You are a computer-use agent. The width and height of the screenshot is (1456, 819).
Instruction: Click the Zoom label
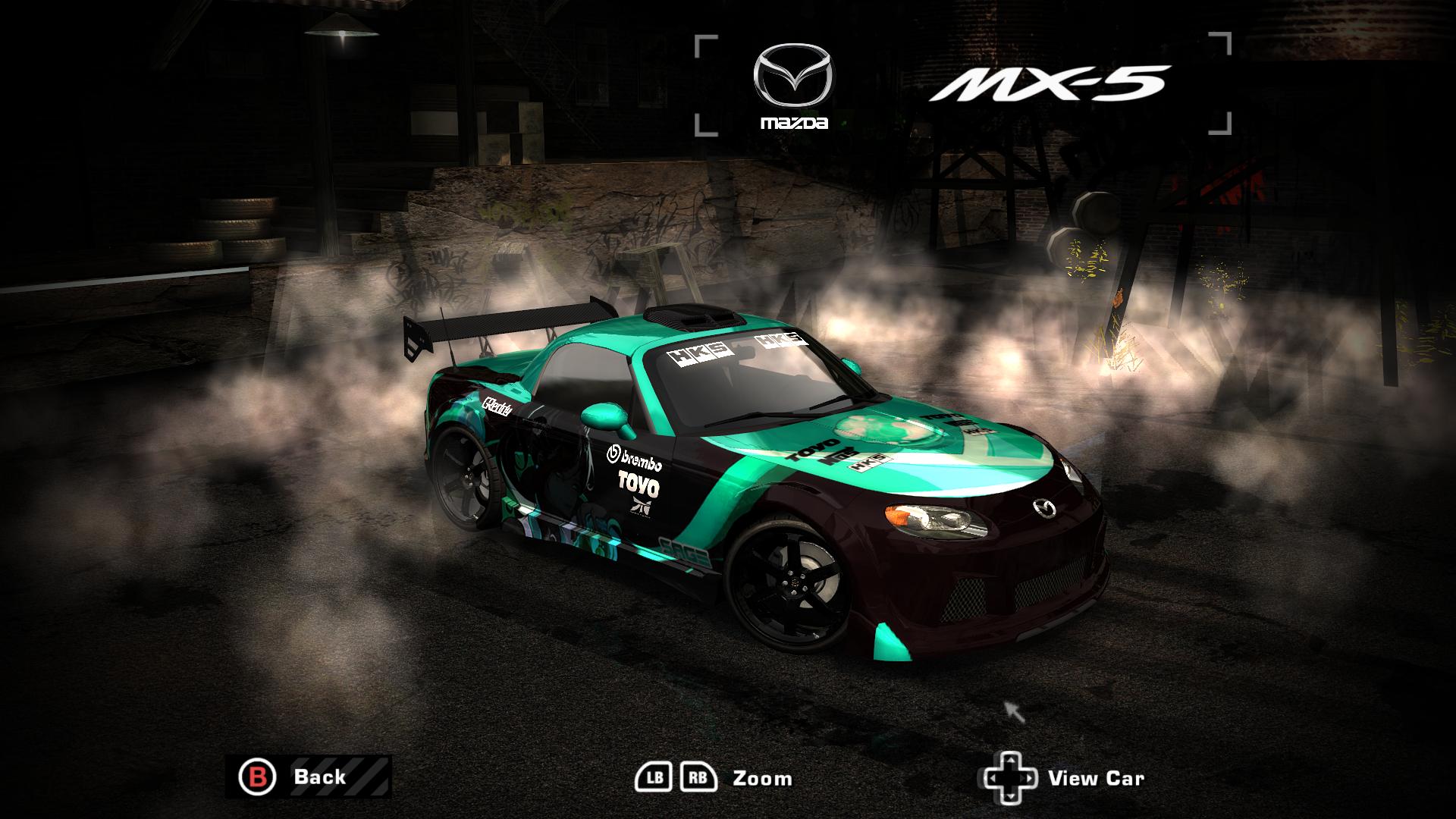click(761, 777)
